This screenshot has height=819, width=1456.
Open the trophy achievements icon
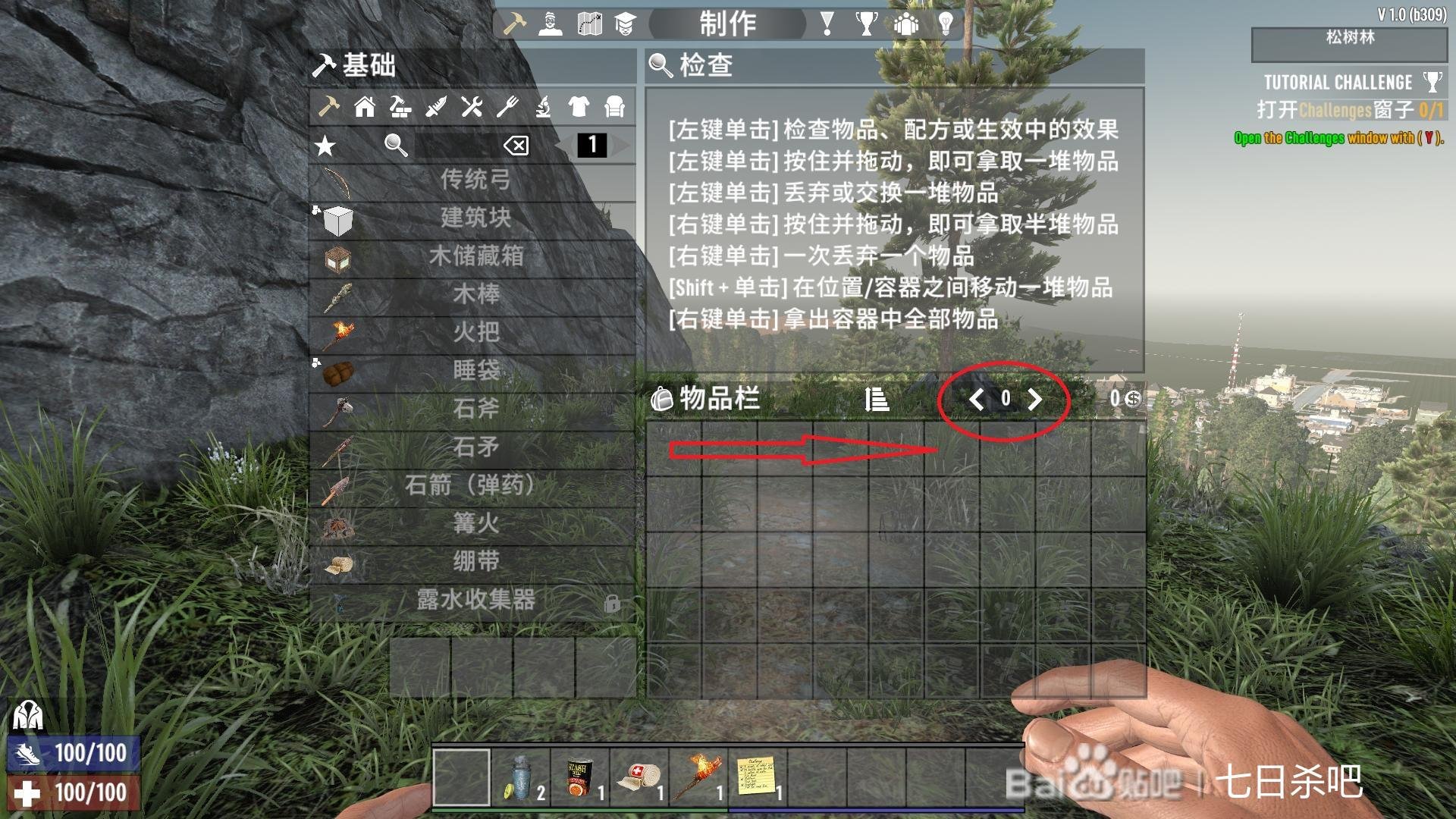866,24
